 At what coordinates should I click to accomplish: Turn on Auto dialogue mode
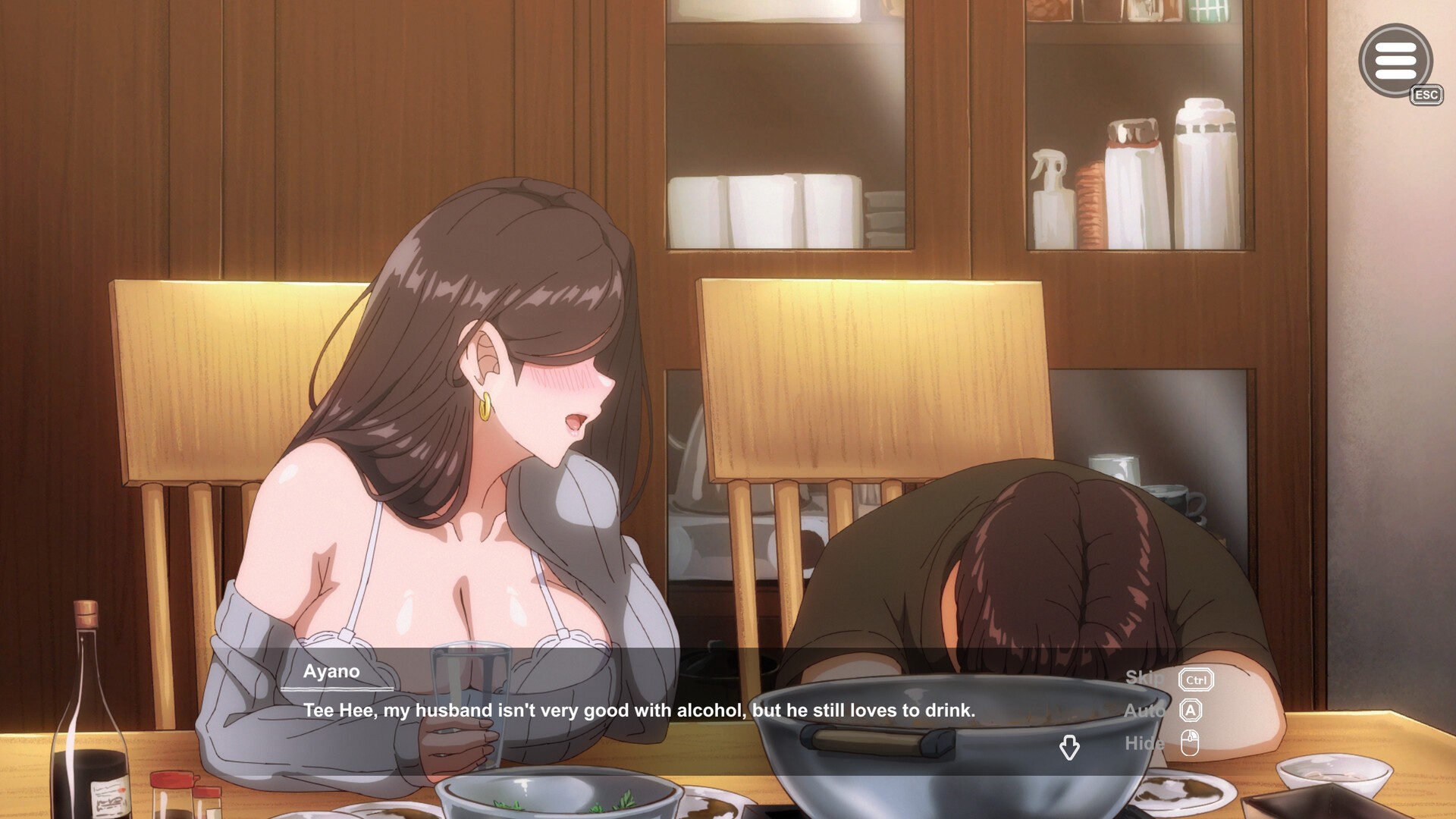point(1144,711)
